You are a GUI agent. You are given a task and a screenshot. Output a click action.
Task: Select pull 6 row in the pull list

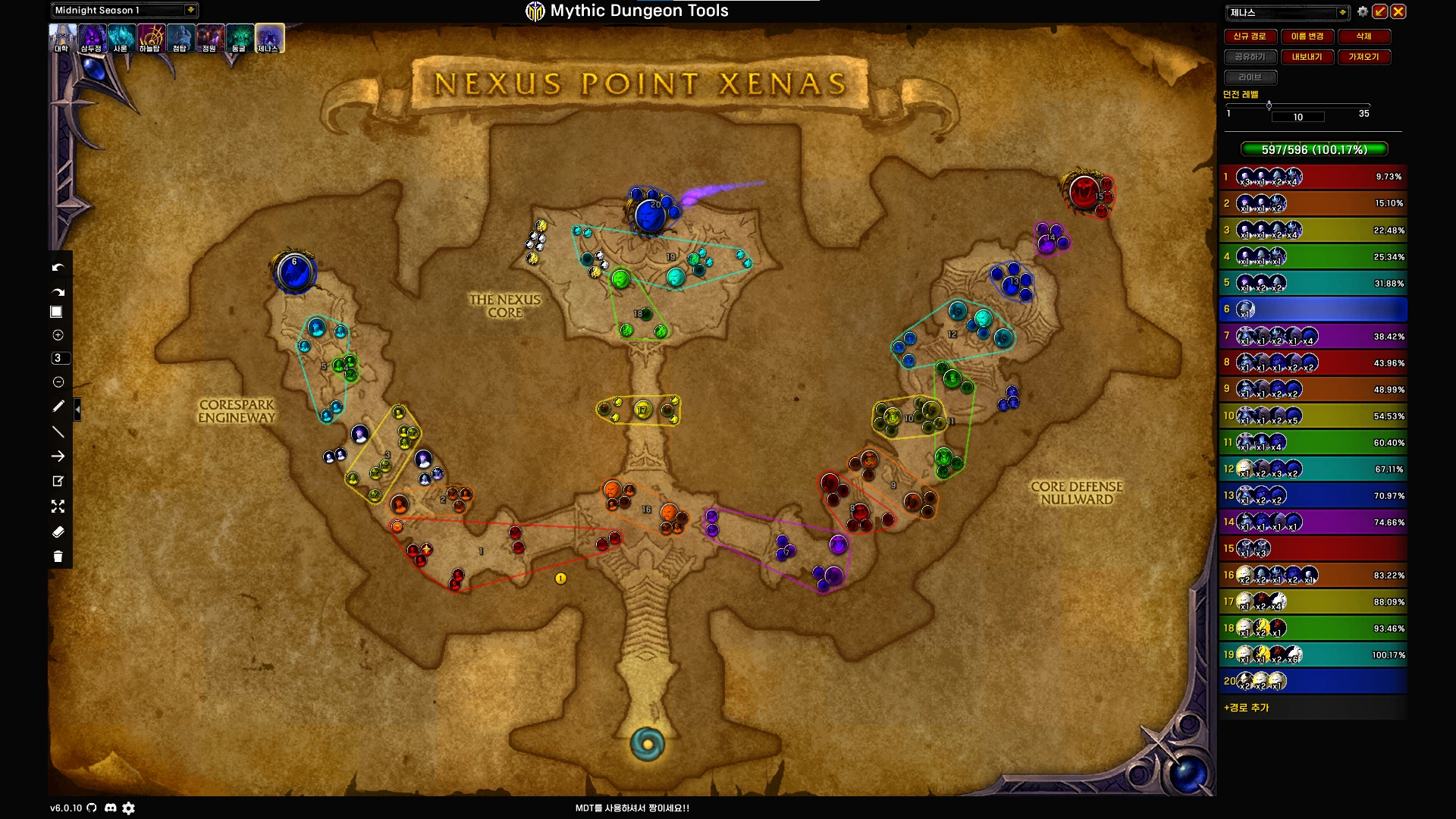[1313, 309]
